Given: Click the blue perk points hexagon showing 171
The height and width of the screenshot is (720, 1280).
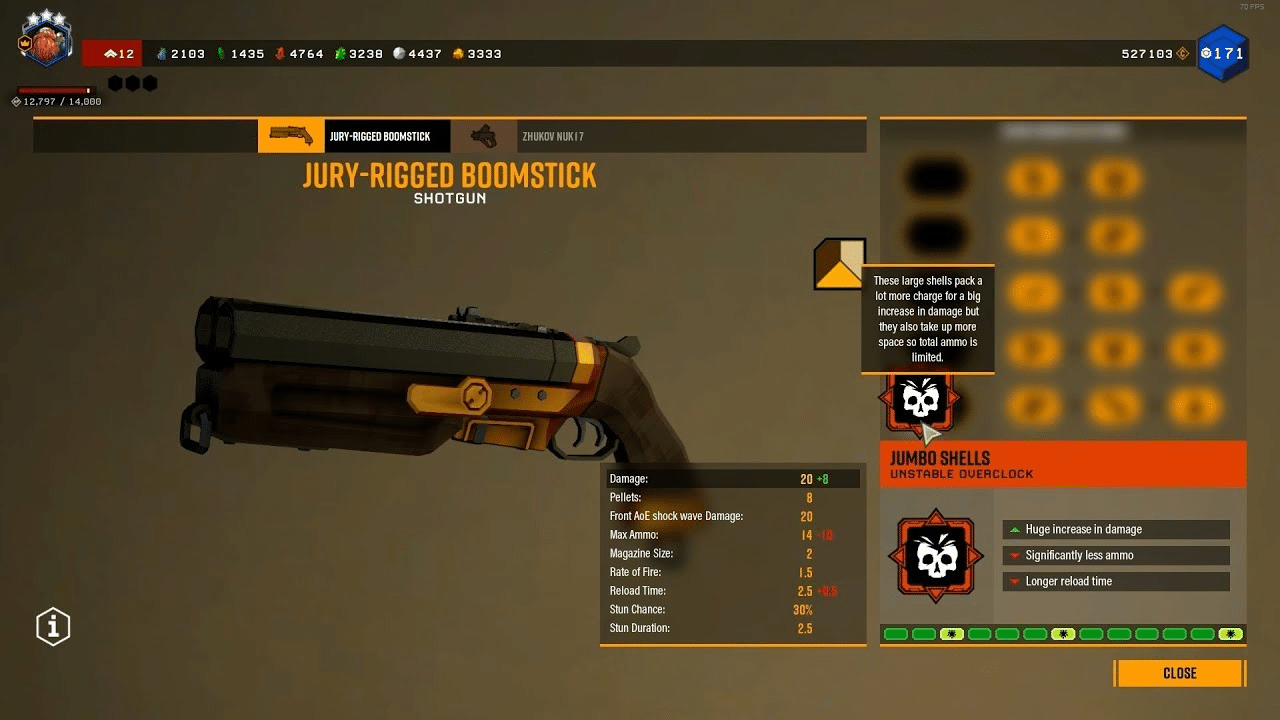Looking at the screenshot, I should point(1222,53).
